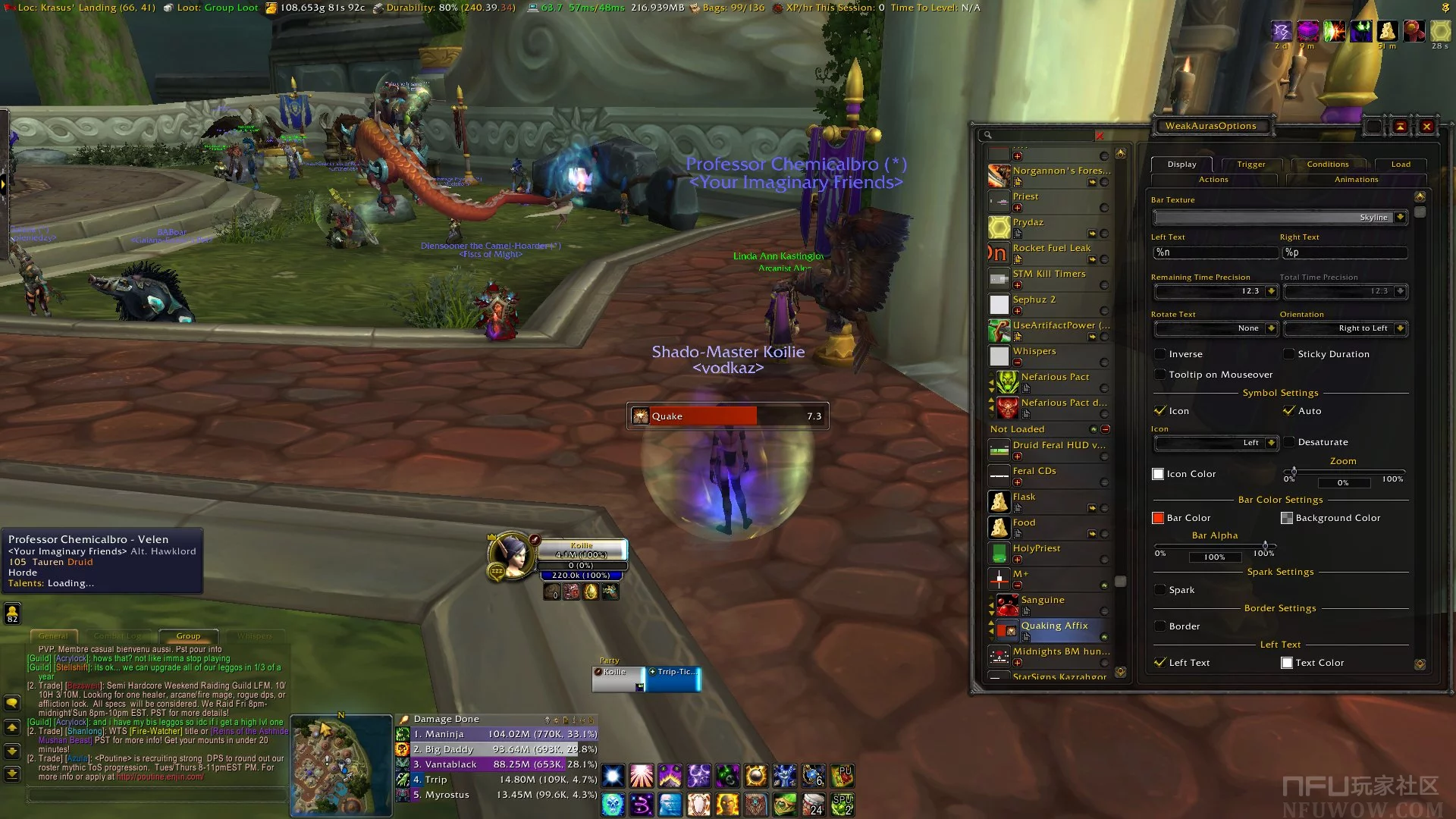
Task: Open the Group chat tab
Action: 188,636
